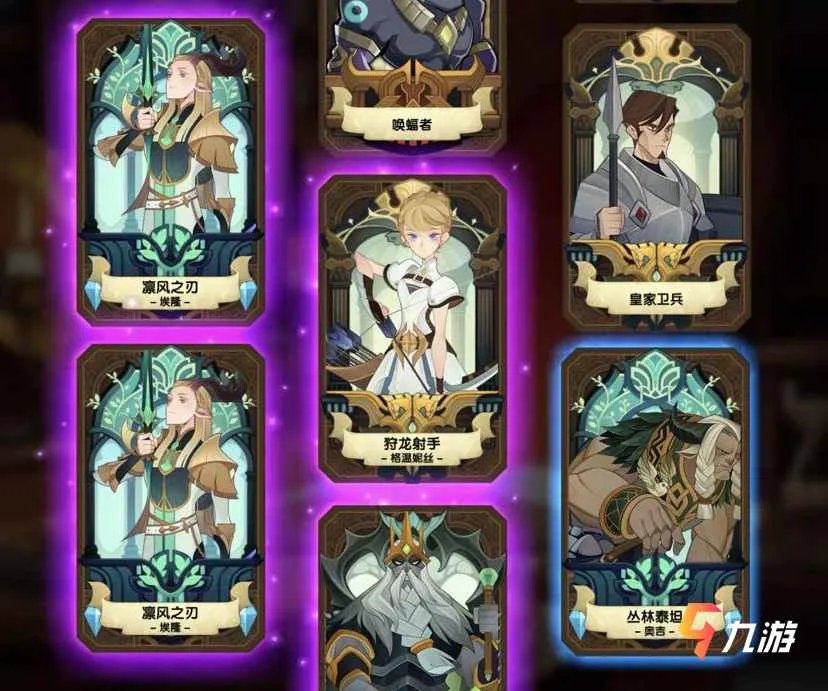Choose the crowned white-bearded king card

coord(412,600)
